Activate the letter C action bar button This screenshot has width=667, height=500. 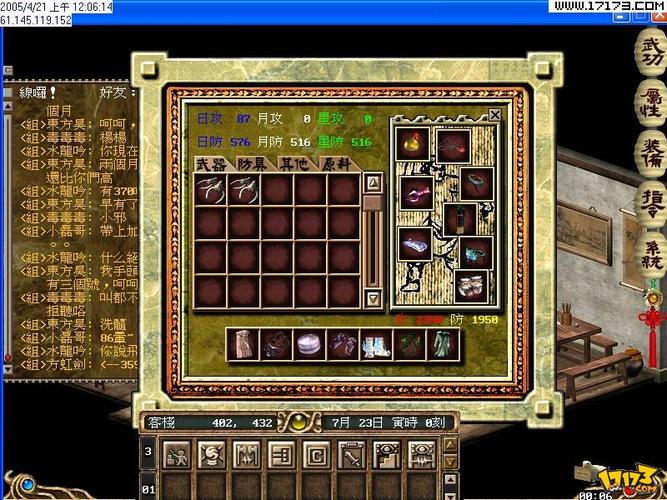pos(316,455)
